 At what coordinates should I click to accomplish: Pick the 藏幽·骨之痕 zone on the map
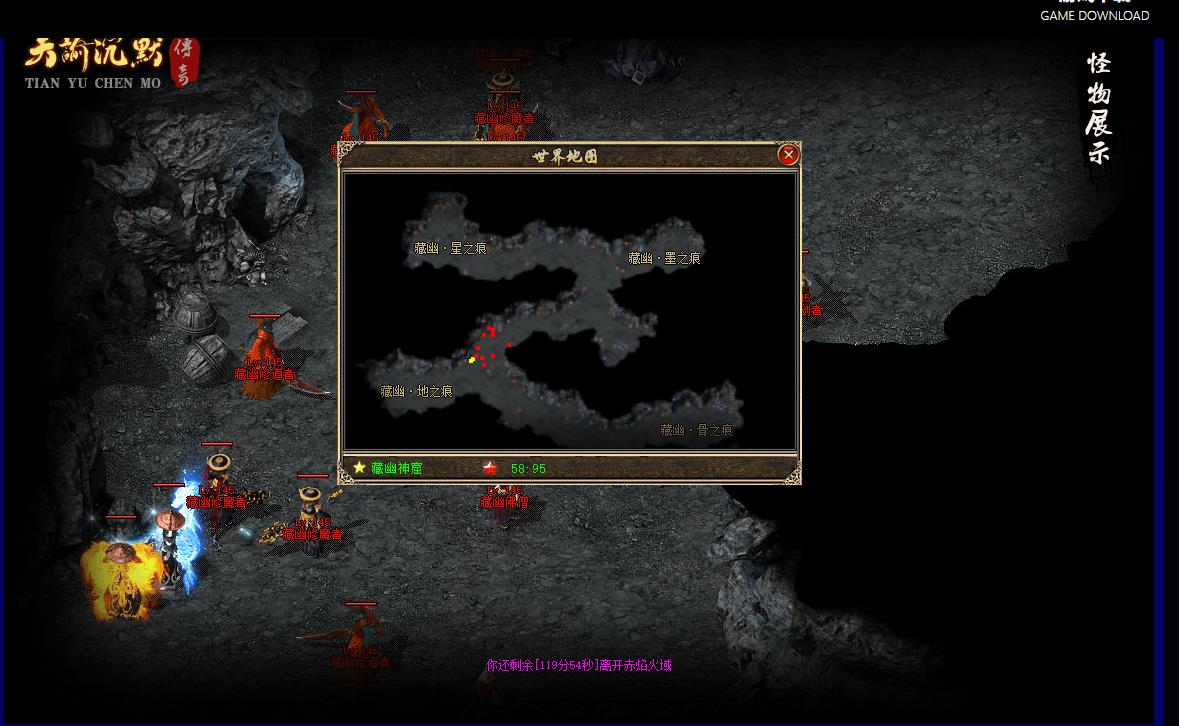coord(696,431)
